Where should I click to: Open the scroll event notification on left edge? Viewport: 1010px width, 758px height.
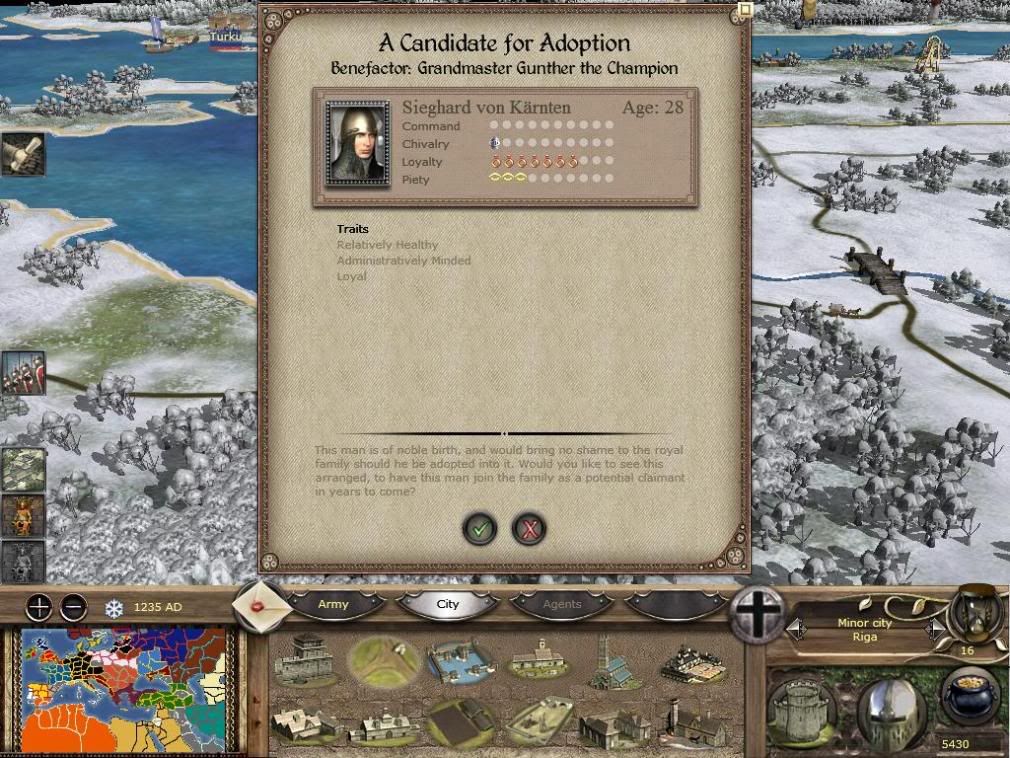22,154
